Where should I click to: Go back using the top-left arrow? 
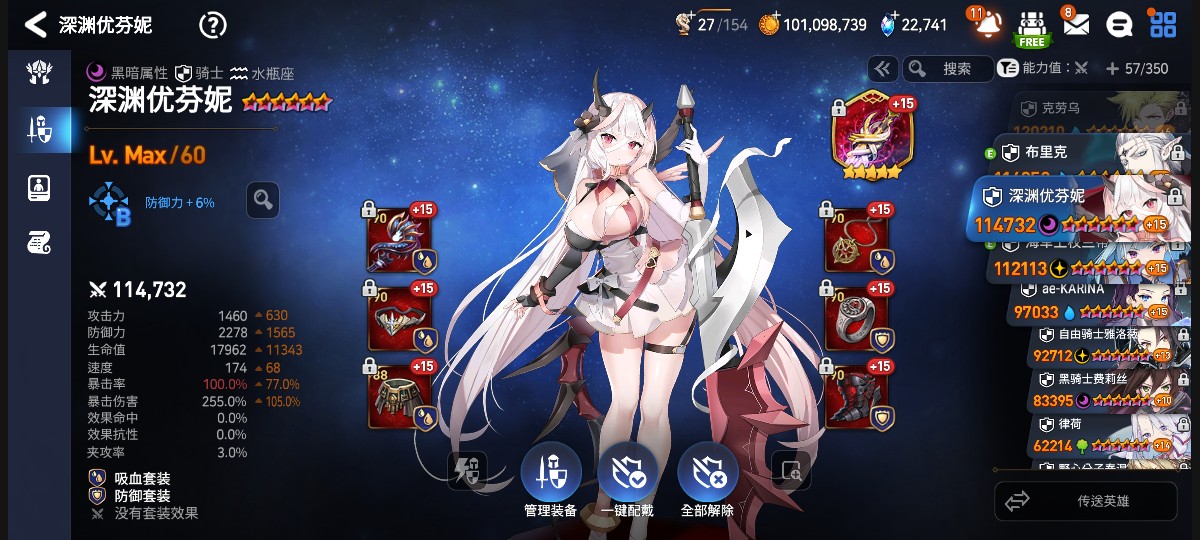coord(36,25)
